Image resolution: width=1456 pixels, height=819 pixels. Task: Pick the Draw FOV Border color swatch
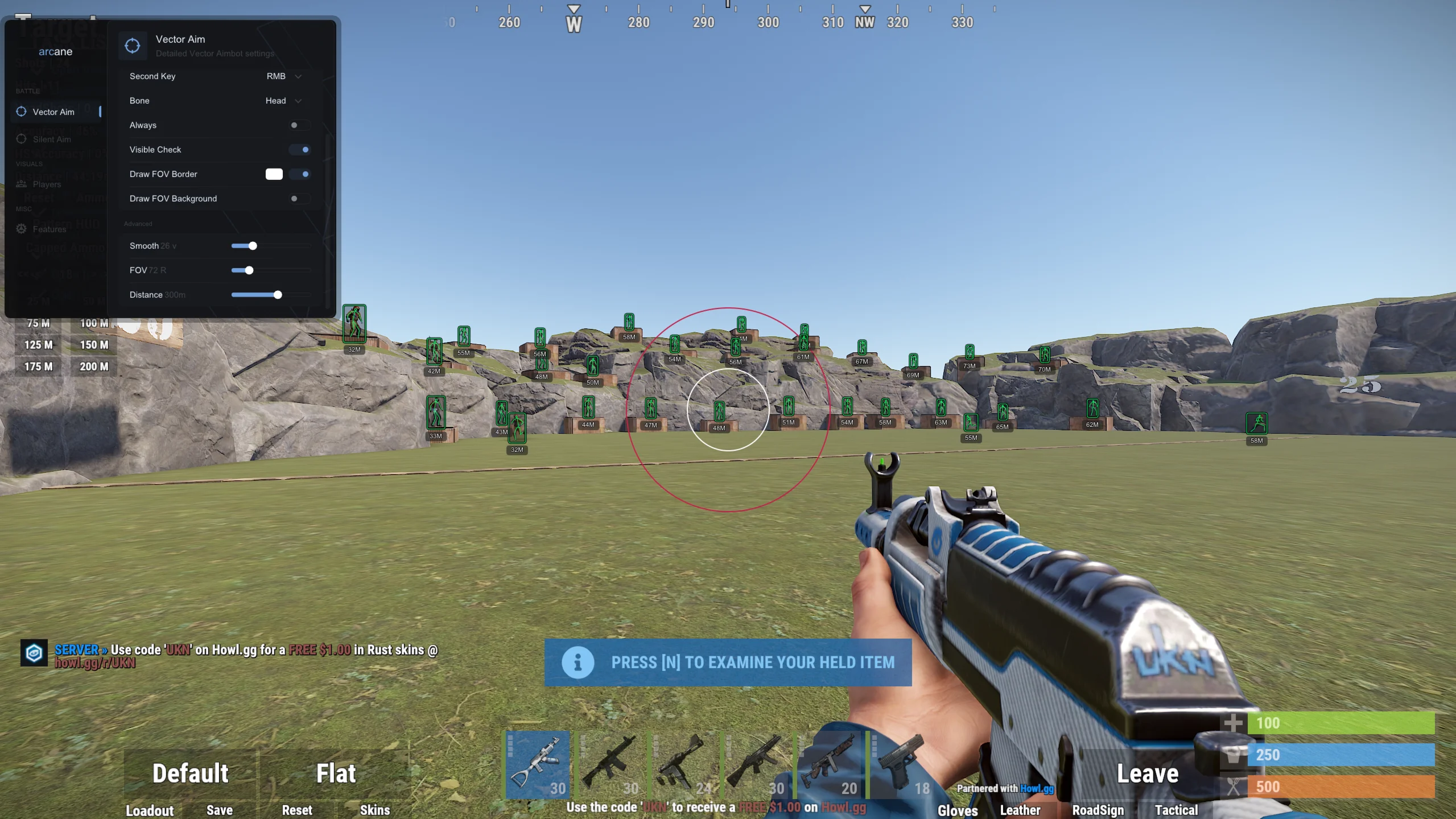274,174
